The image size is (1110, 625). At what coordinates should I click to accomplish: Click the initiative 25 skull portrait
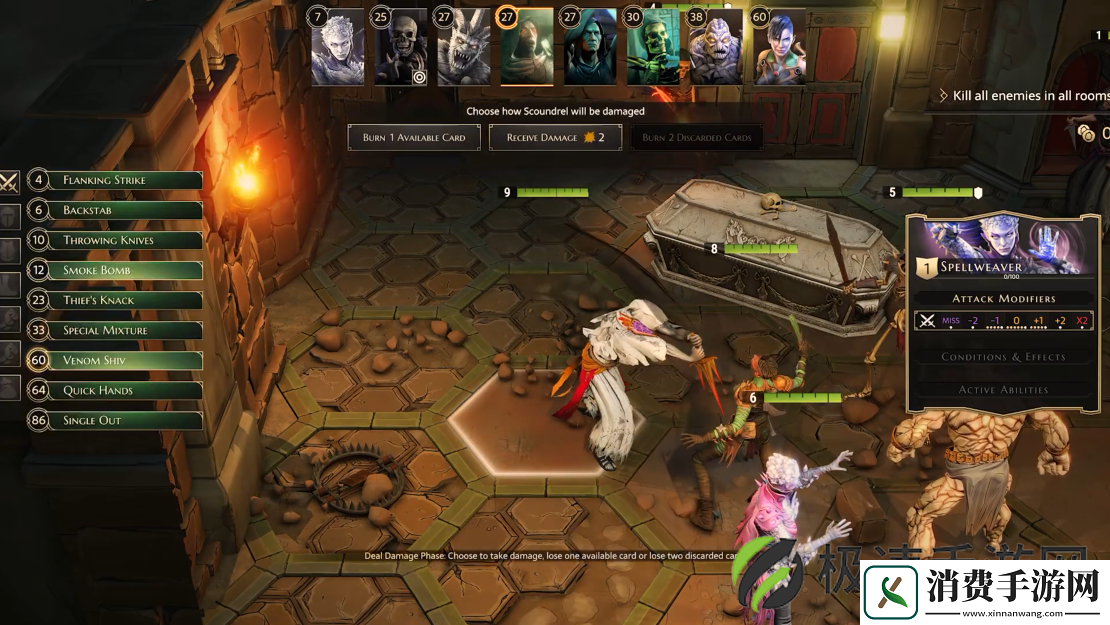pos(400,50)
